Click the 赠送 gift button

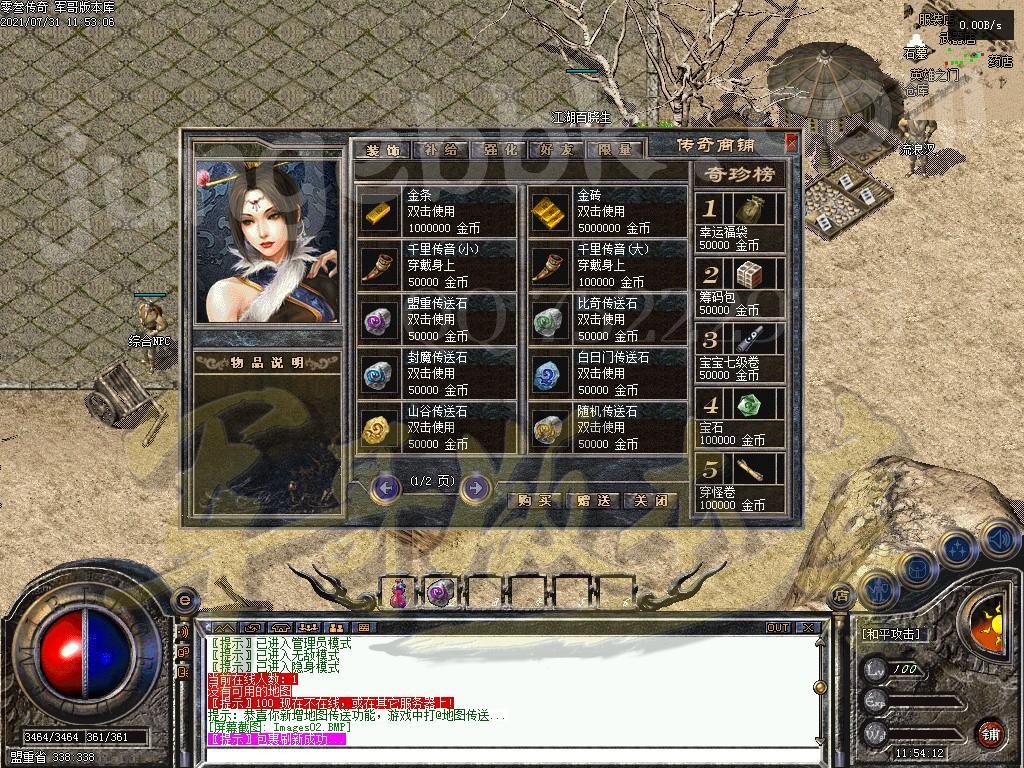click(593, 500)
